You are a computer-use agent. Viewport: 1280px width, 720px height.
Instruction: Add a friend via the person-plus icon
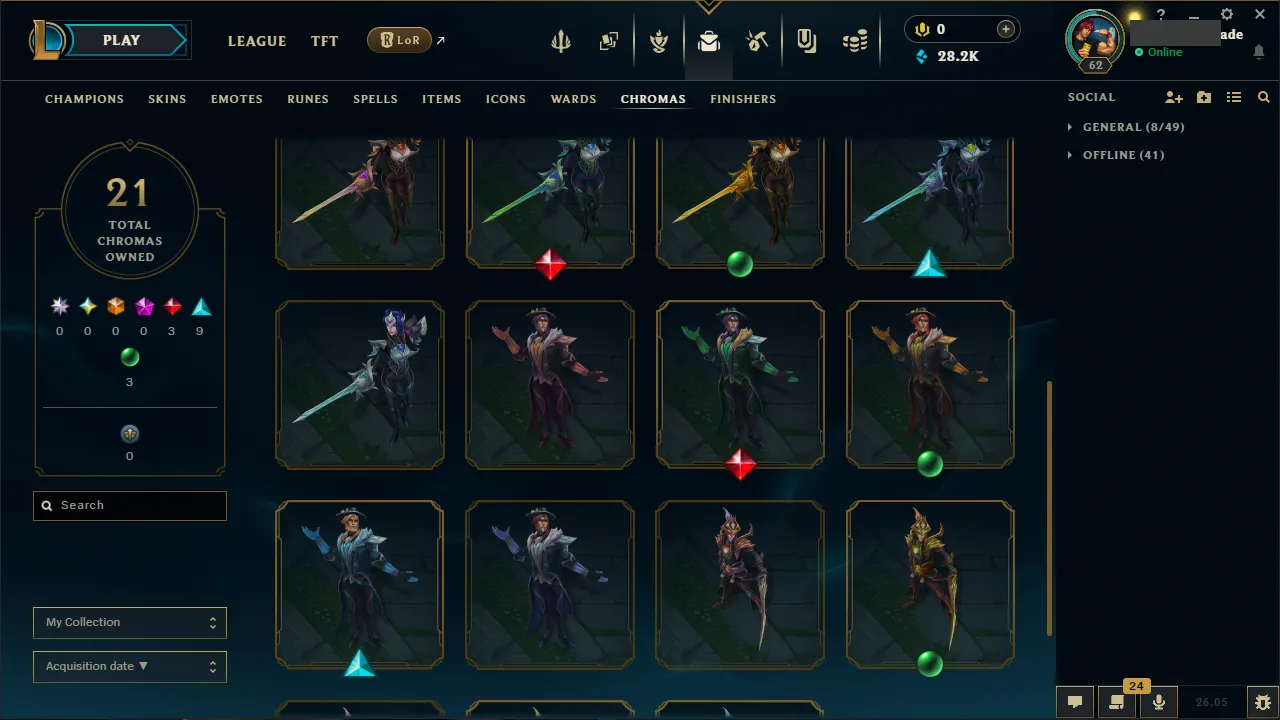point(1173,97)
